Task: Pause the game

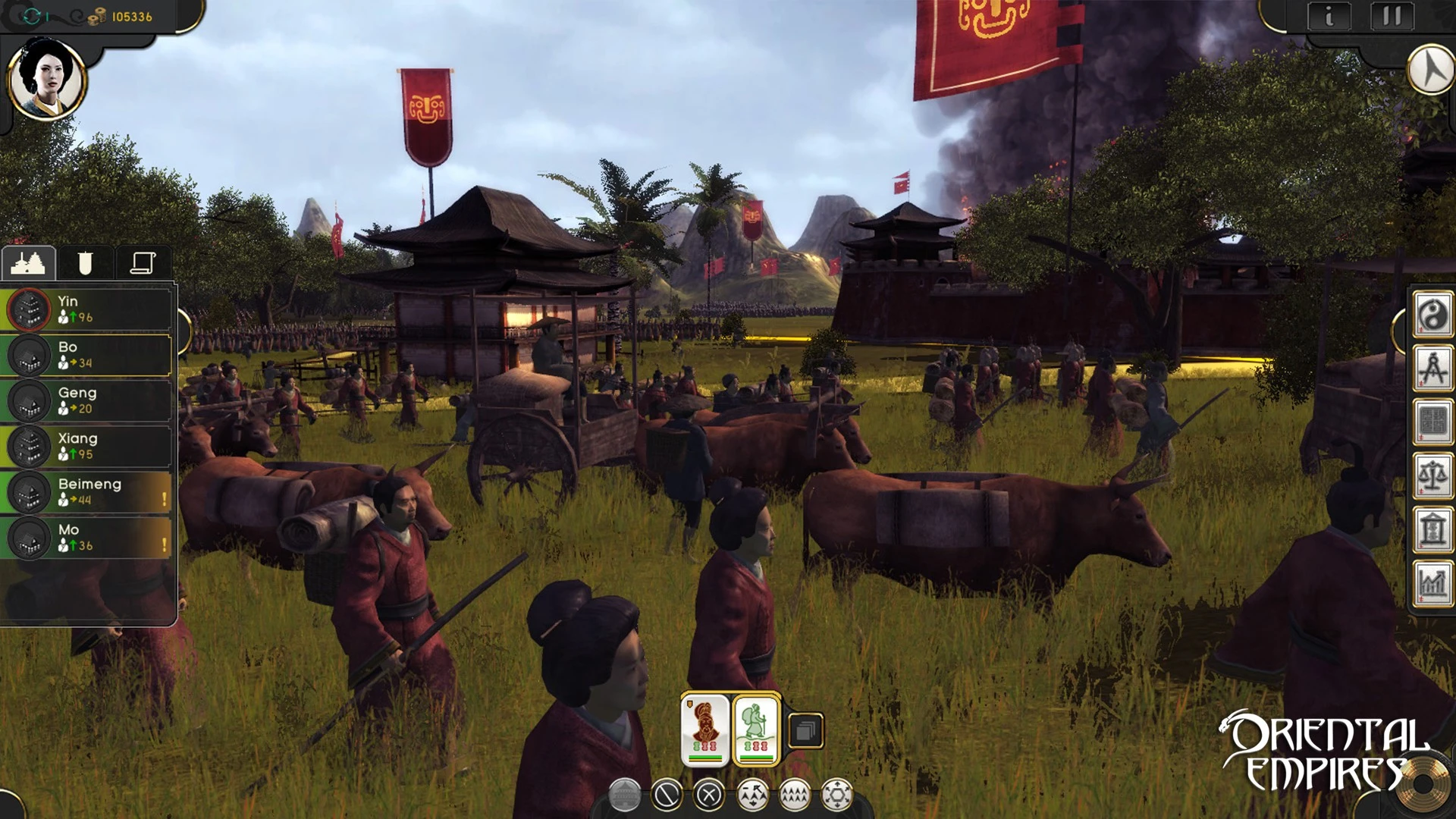Action: click(x=1392, y=16)
